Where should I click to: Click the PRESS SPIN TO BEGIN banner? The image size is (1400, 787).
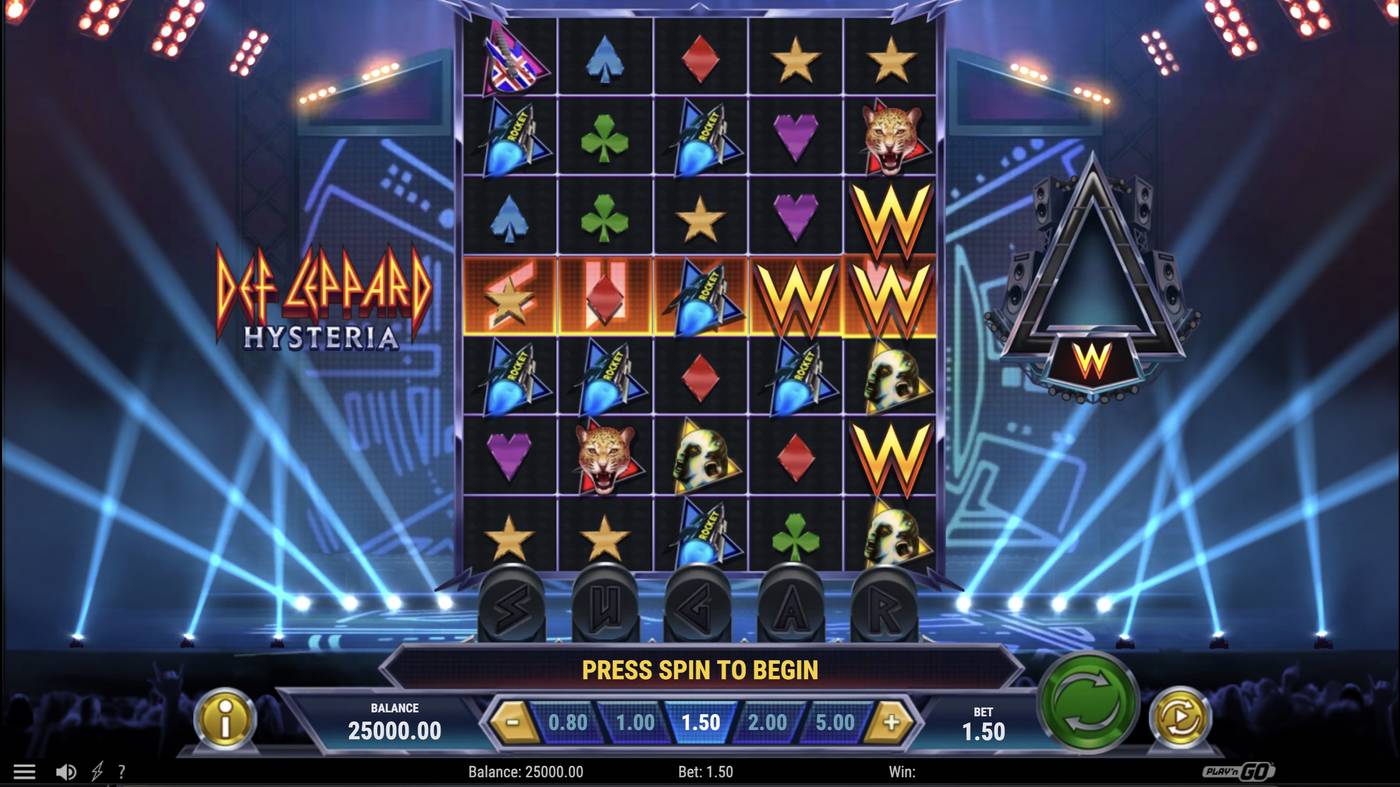coord(700,670)
